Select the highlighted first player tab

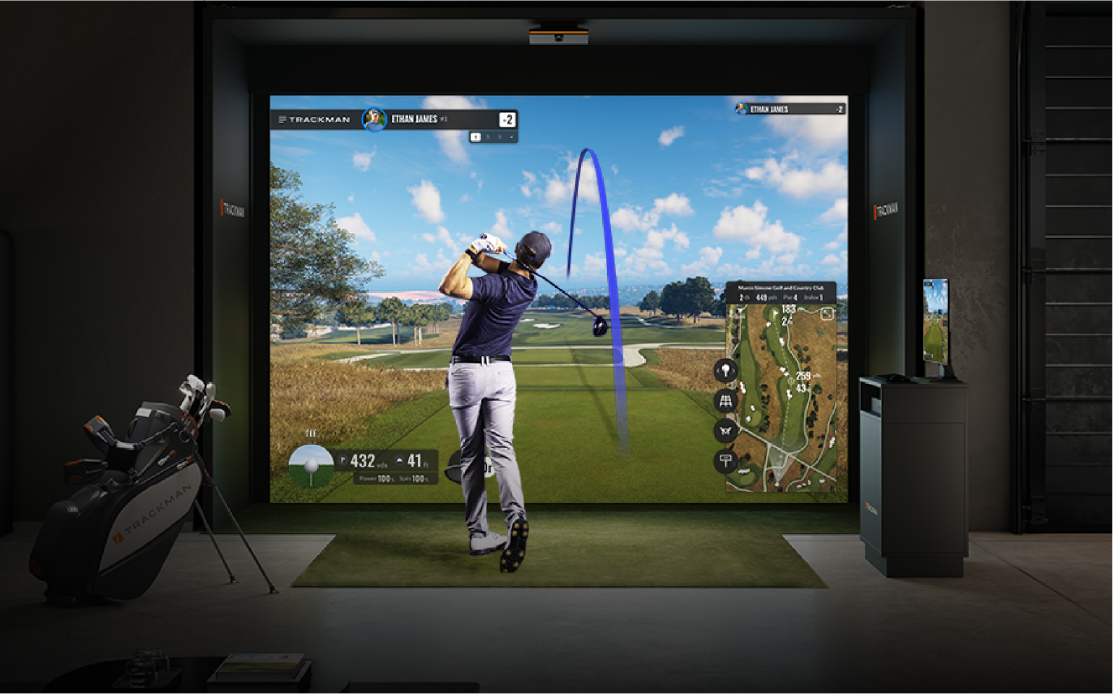476,136
